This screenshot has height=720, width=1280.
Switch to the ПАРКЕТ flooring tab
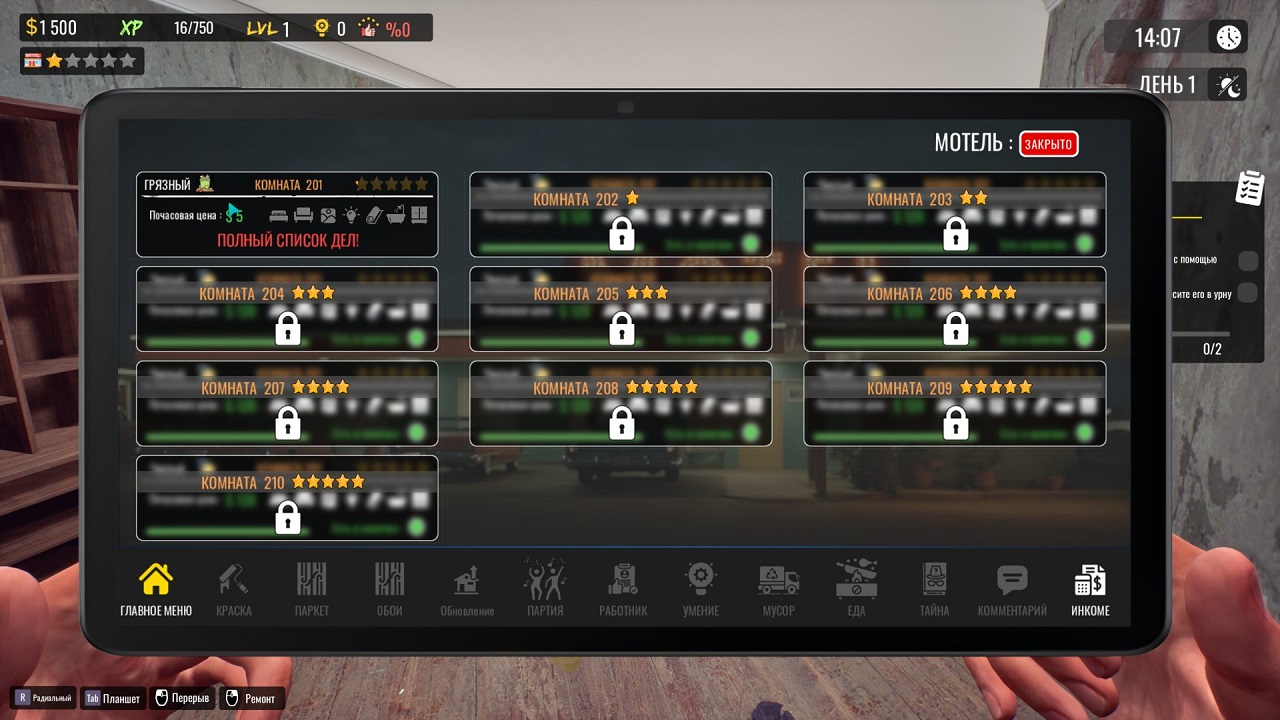[x=312, y=588]
